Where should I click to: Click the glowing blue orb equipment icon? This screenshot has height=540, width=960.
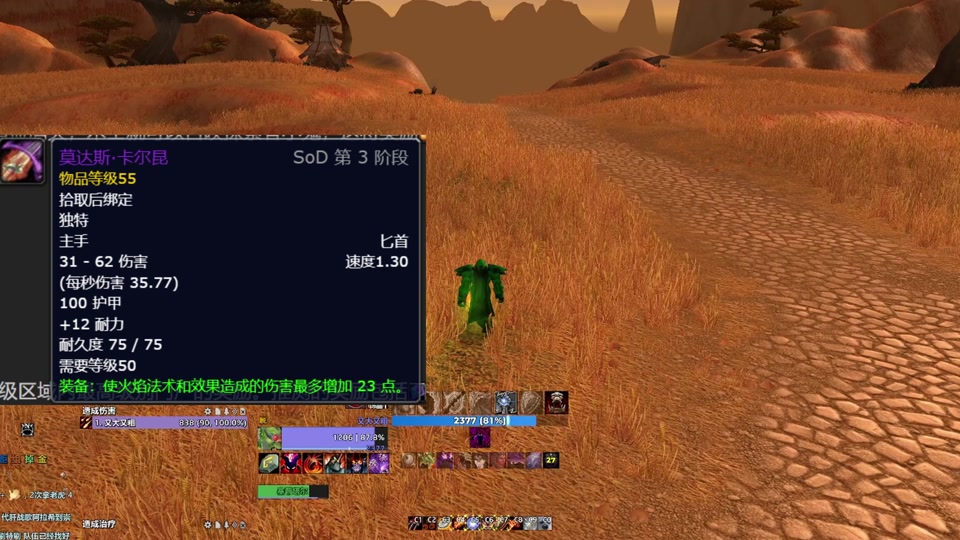[506, 403]
